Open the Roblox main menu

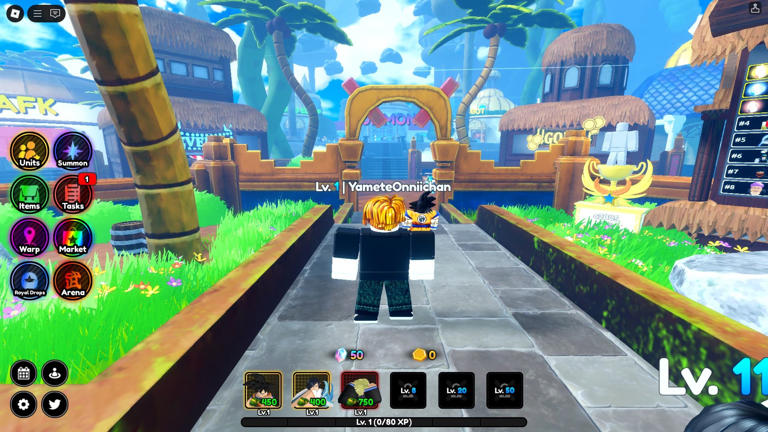click(15, 14)
